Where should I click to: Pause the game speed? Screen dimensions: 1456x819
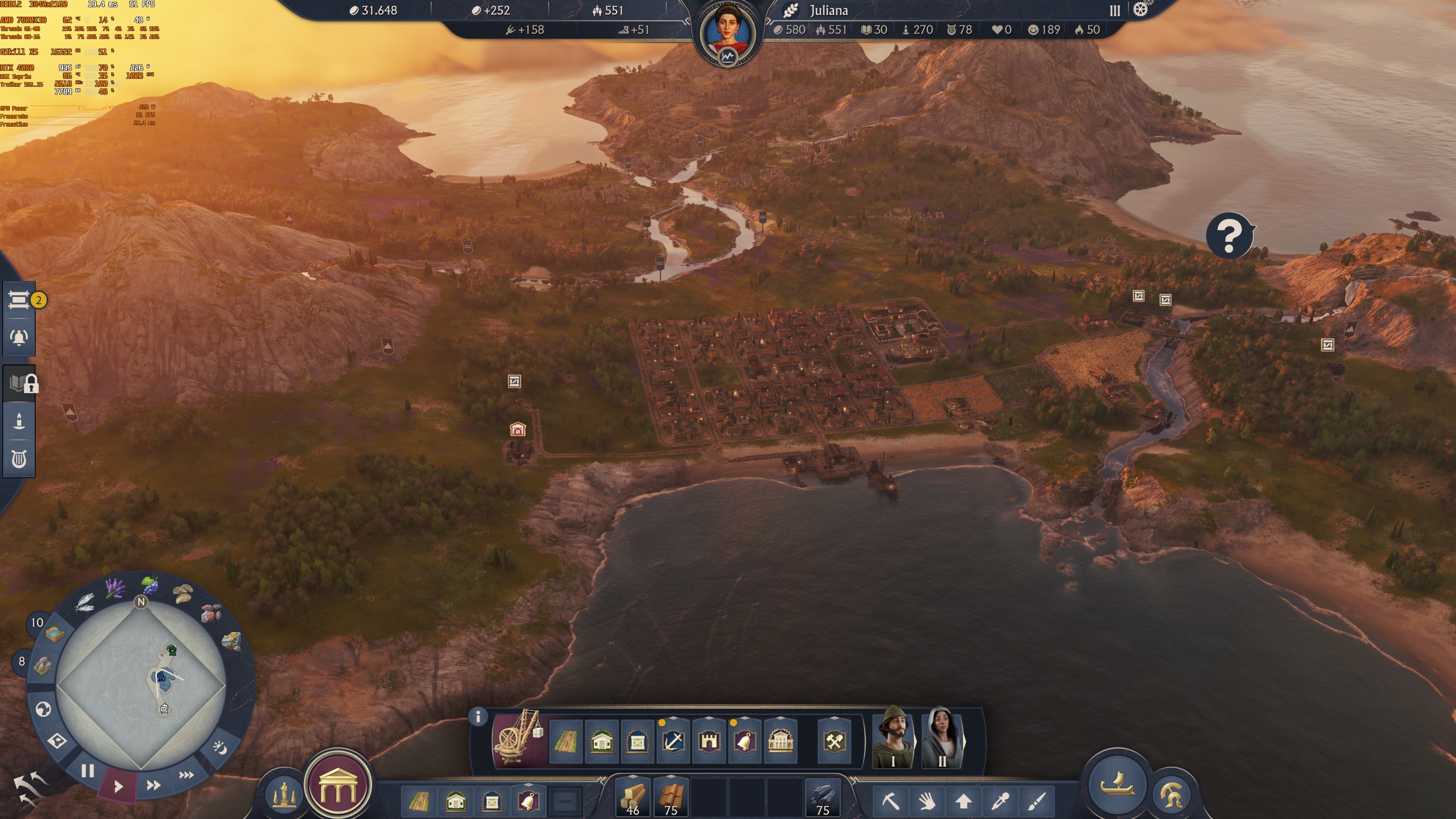(88, 771)
